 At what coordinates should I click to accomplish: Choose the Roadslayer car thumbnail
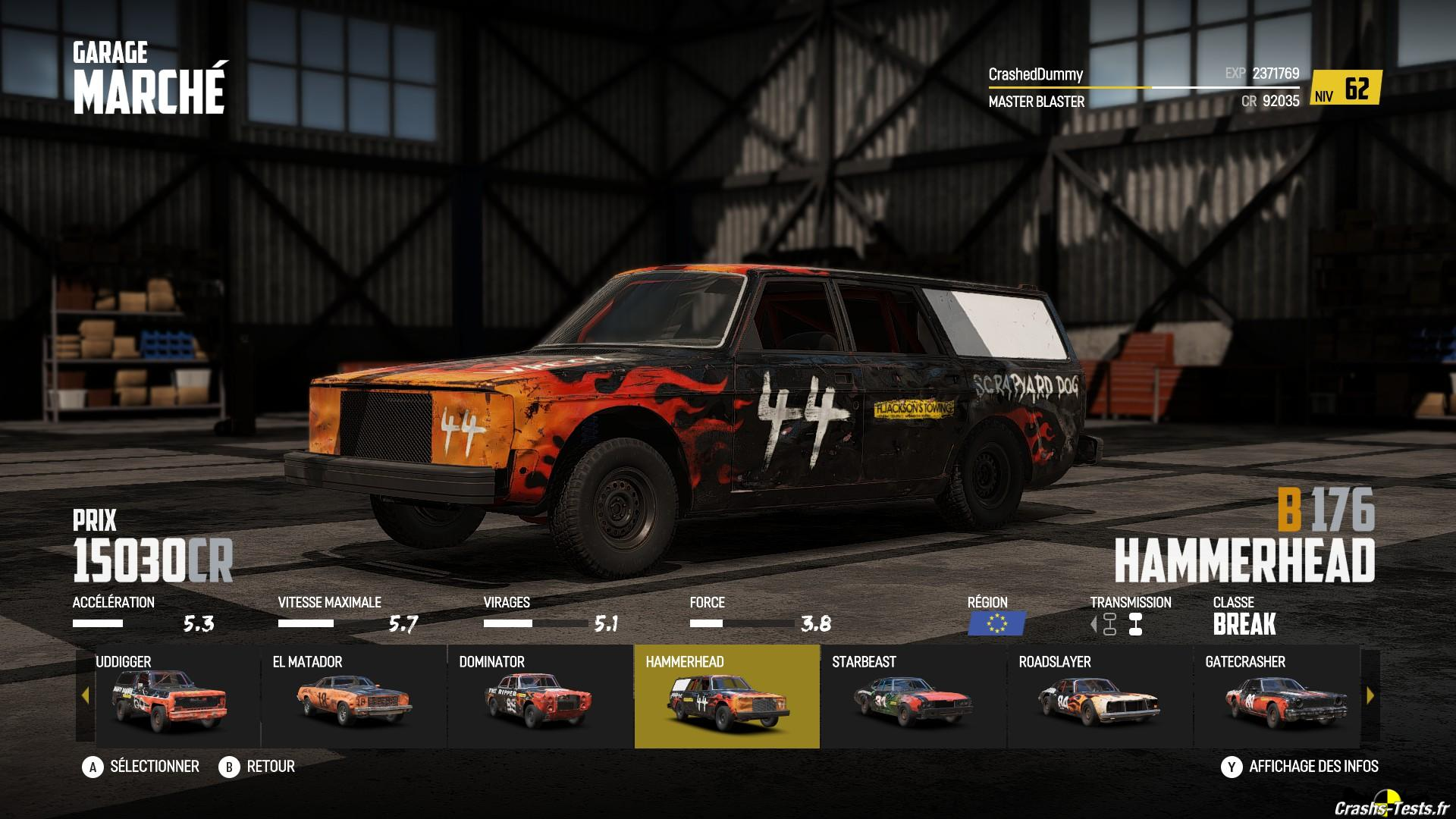coord(1100,696)
